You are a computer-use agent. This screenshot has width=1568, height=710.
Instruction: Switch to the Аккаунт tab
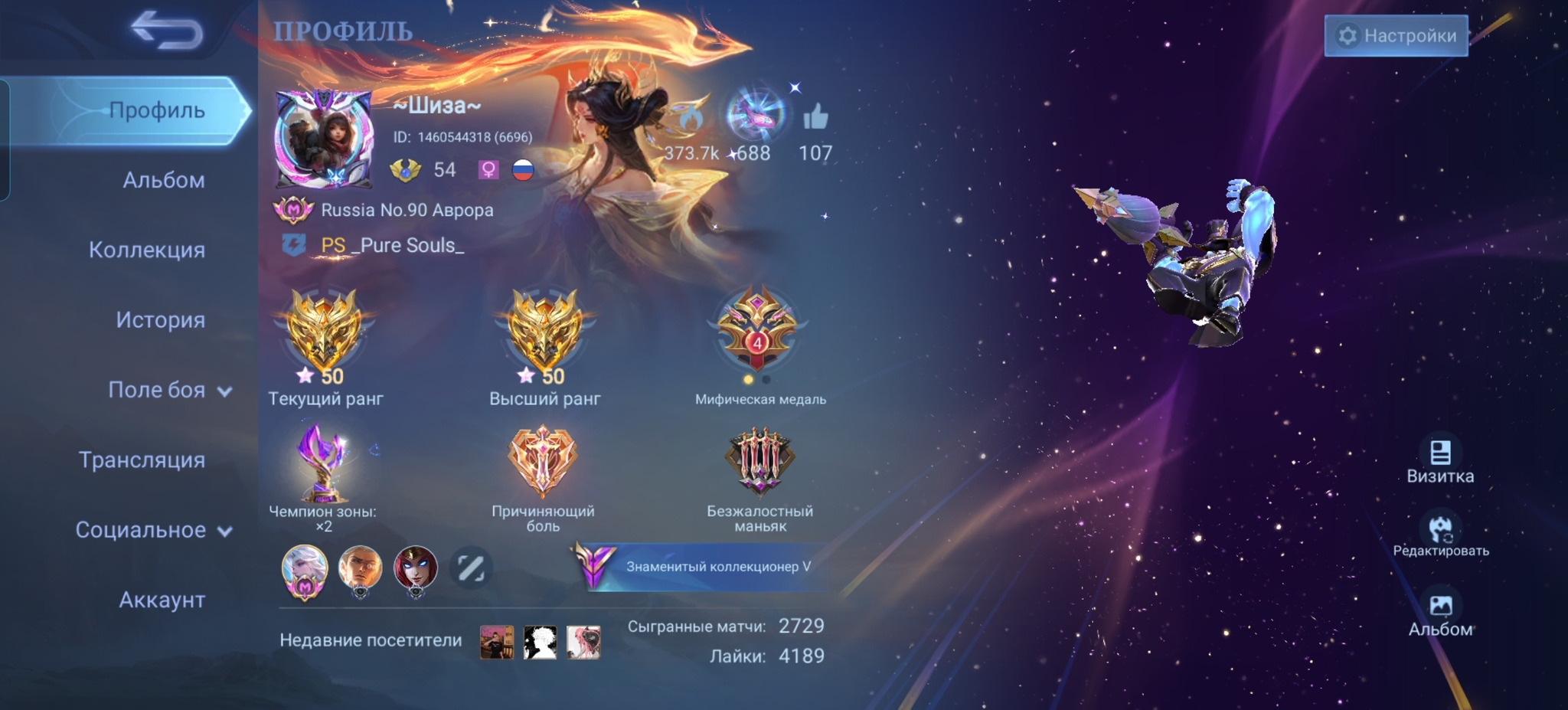coord(162,600)
